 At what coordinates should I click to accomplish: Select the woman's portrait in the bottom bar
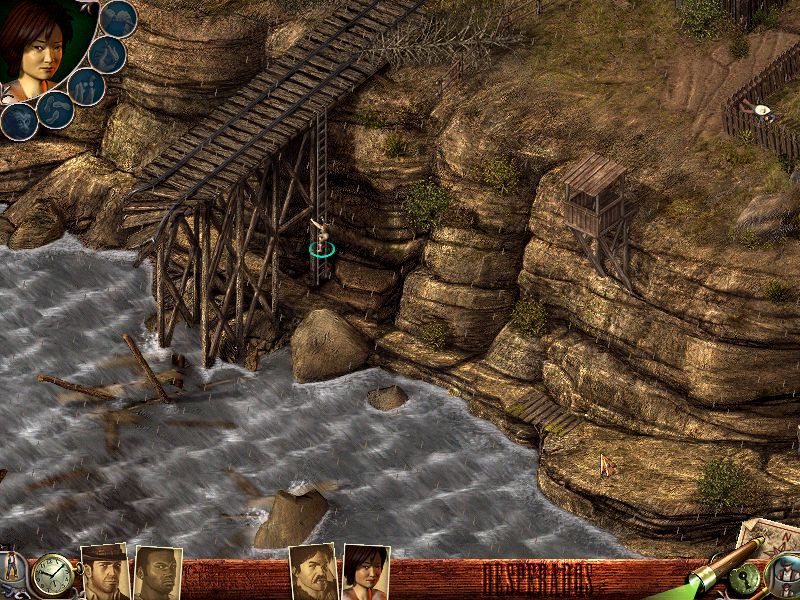365,573
